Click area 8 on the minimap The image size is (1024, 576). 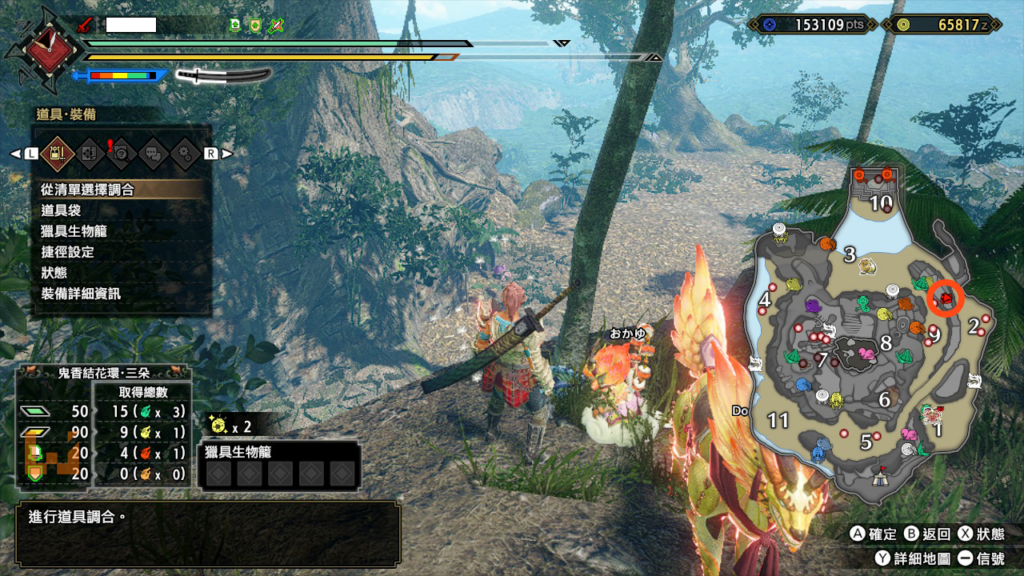(885, 343)
